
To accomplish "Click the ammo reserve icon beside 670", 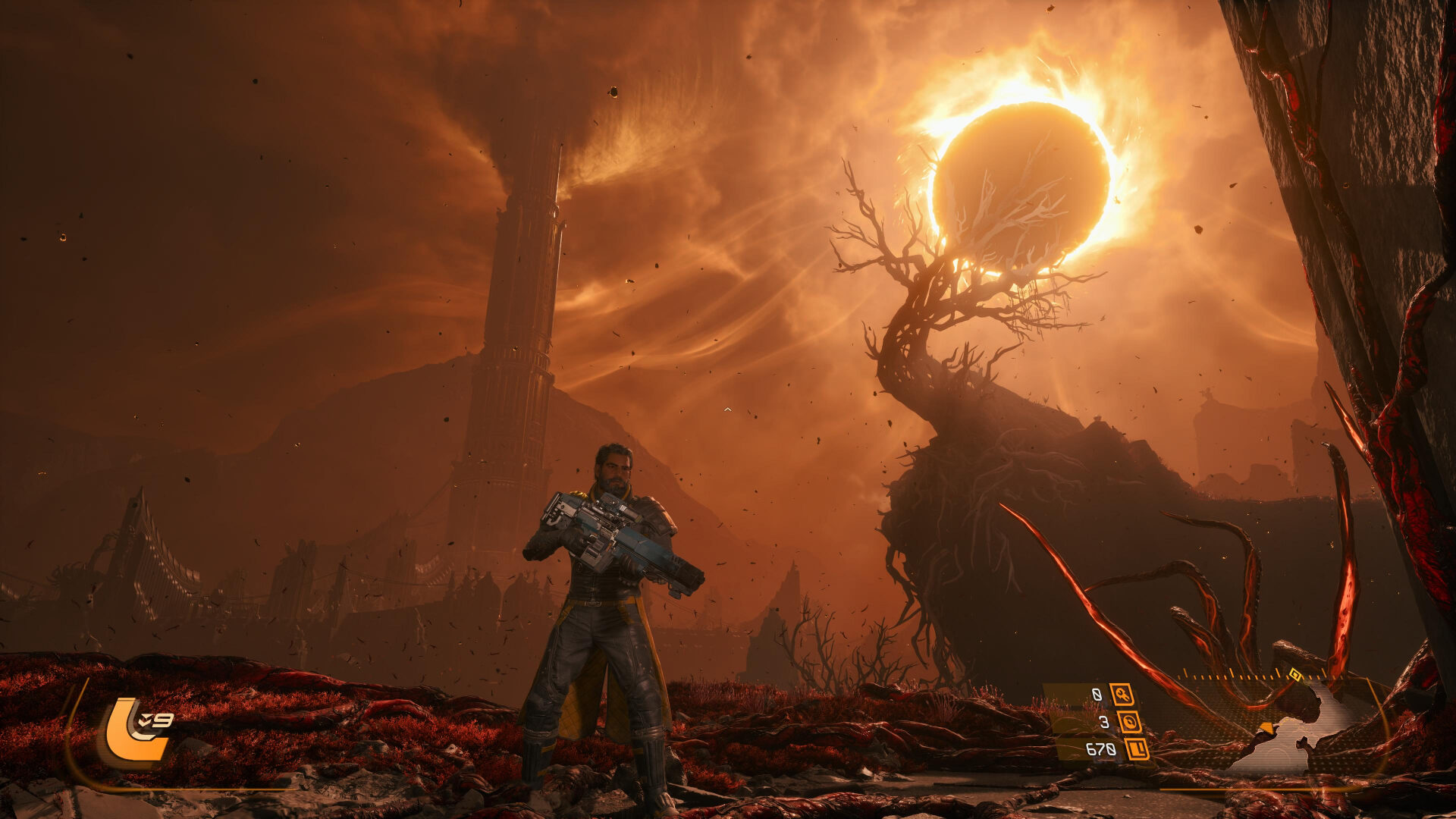I will 1137,751.
